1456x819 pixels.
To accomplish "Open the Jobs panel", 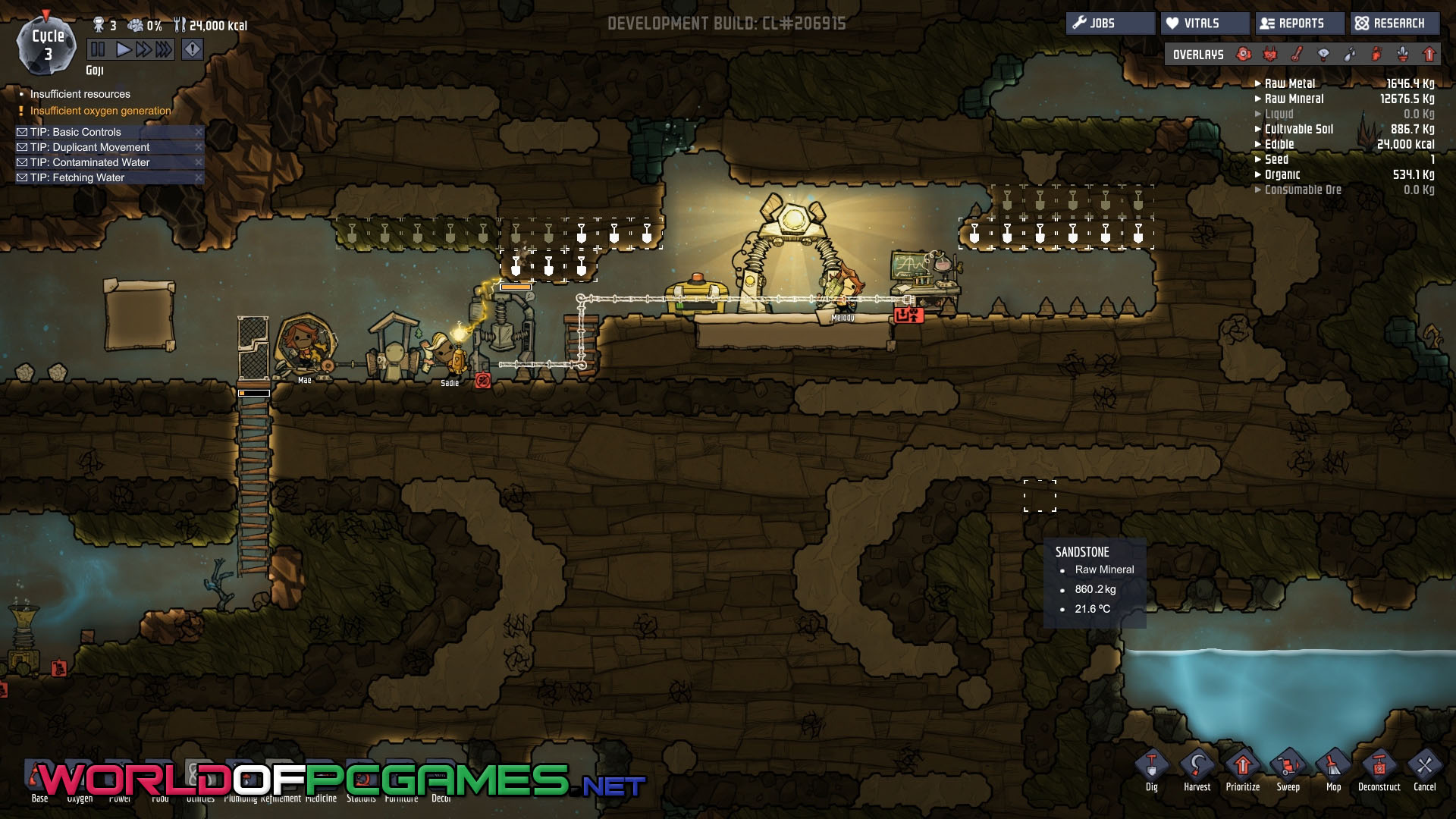I will 1110,24.
